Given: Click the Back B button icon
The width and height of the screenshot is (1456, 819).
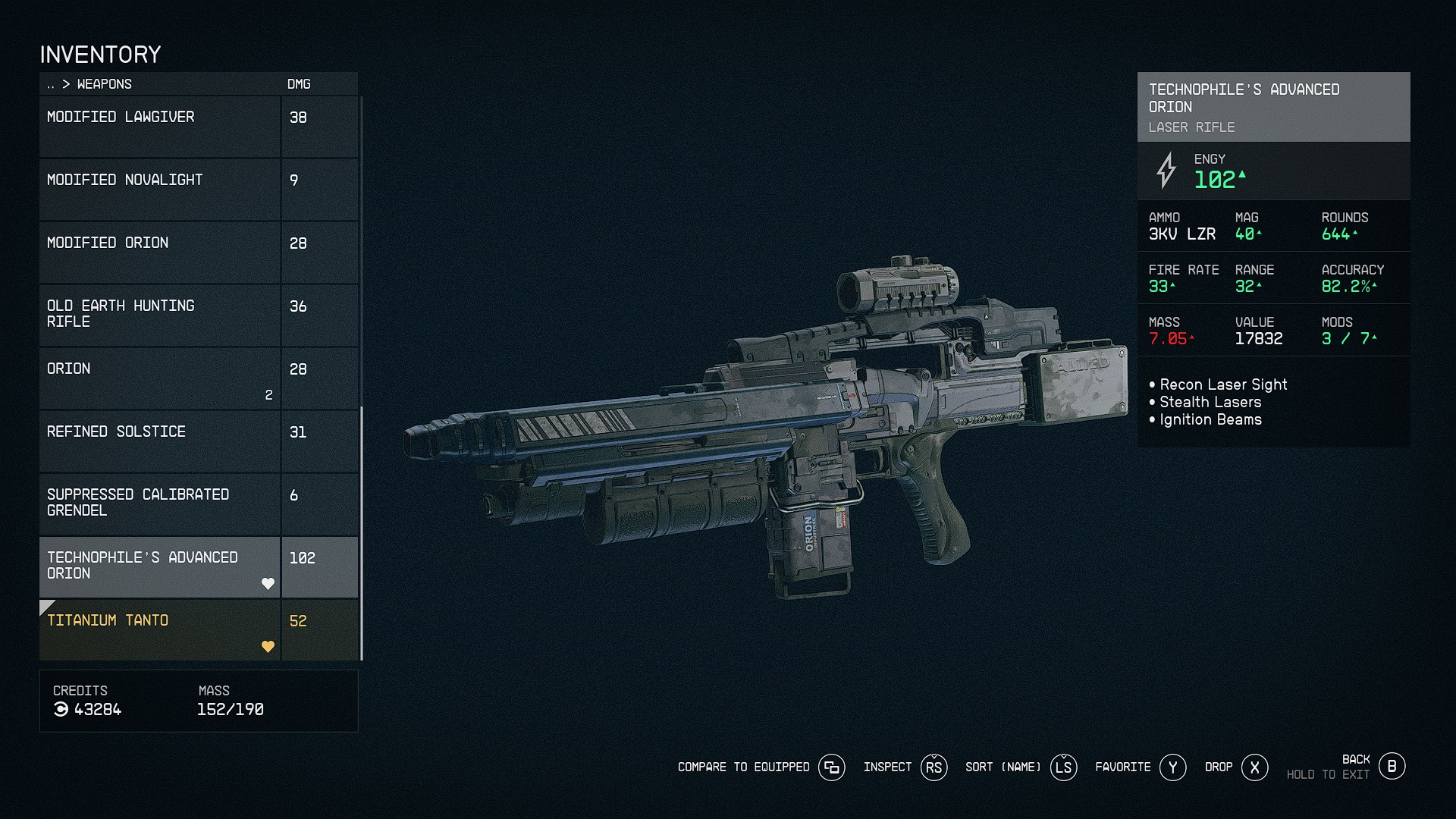Looking at the screenshot, I should pos(1392,766).
